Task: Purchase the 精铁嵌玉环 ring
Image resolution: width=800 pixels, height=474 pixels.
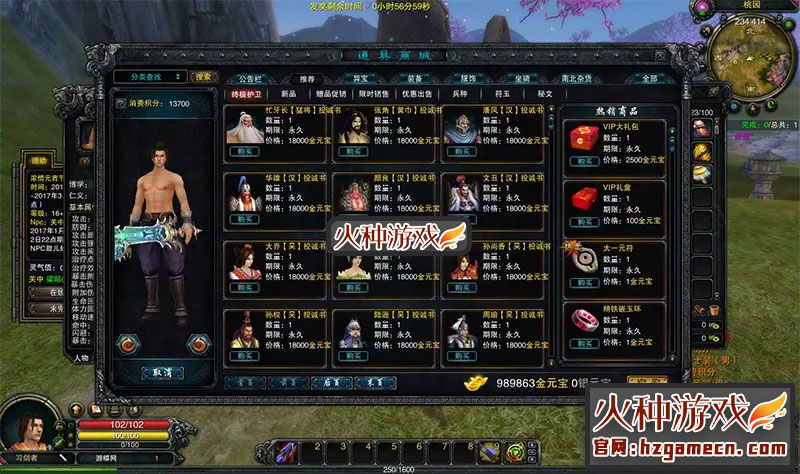Action: (582, 341)
